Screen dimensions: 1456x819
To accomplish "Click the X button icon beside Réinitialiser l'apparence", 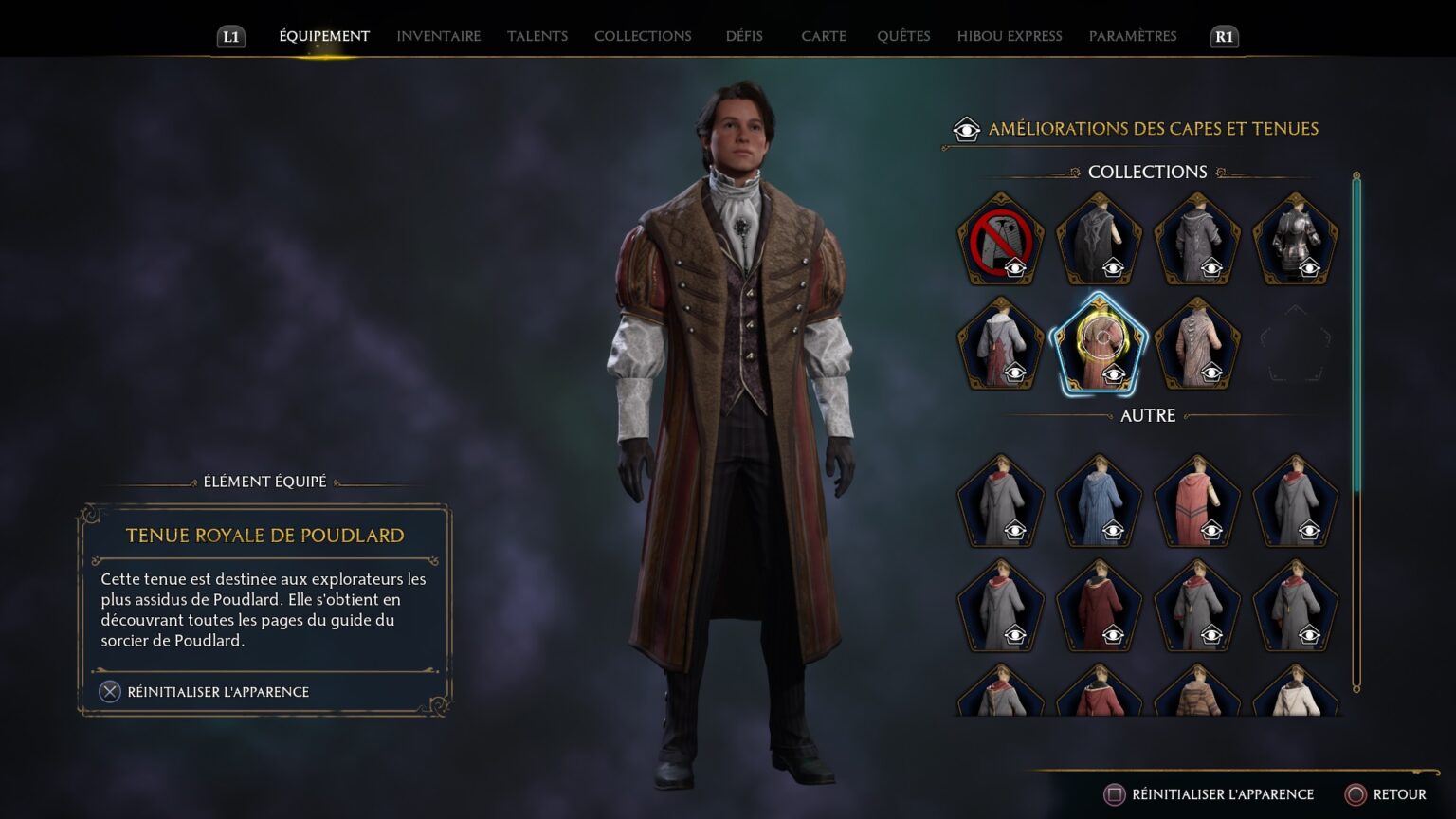I will click(x=110, y=691).
